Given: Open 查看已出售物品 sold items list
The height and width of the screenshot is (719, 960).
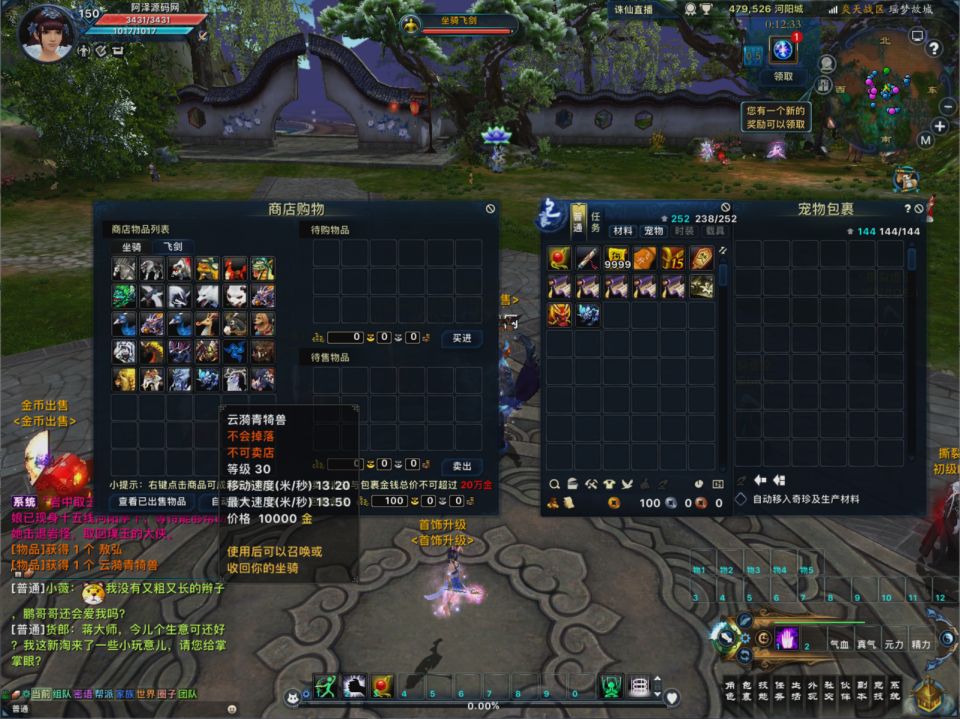Looking at the screenshot, I should (152, 501).
